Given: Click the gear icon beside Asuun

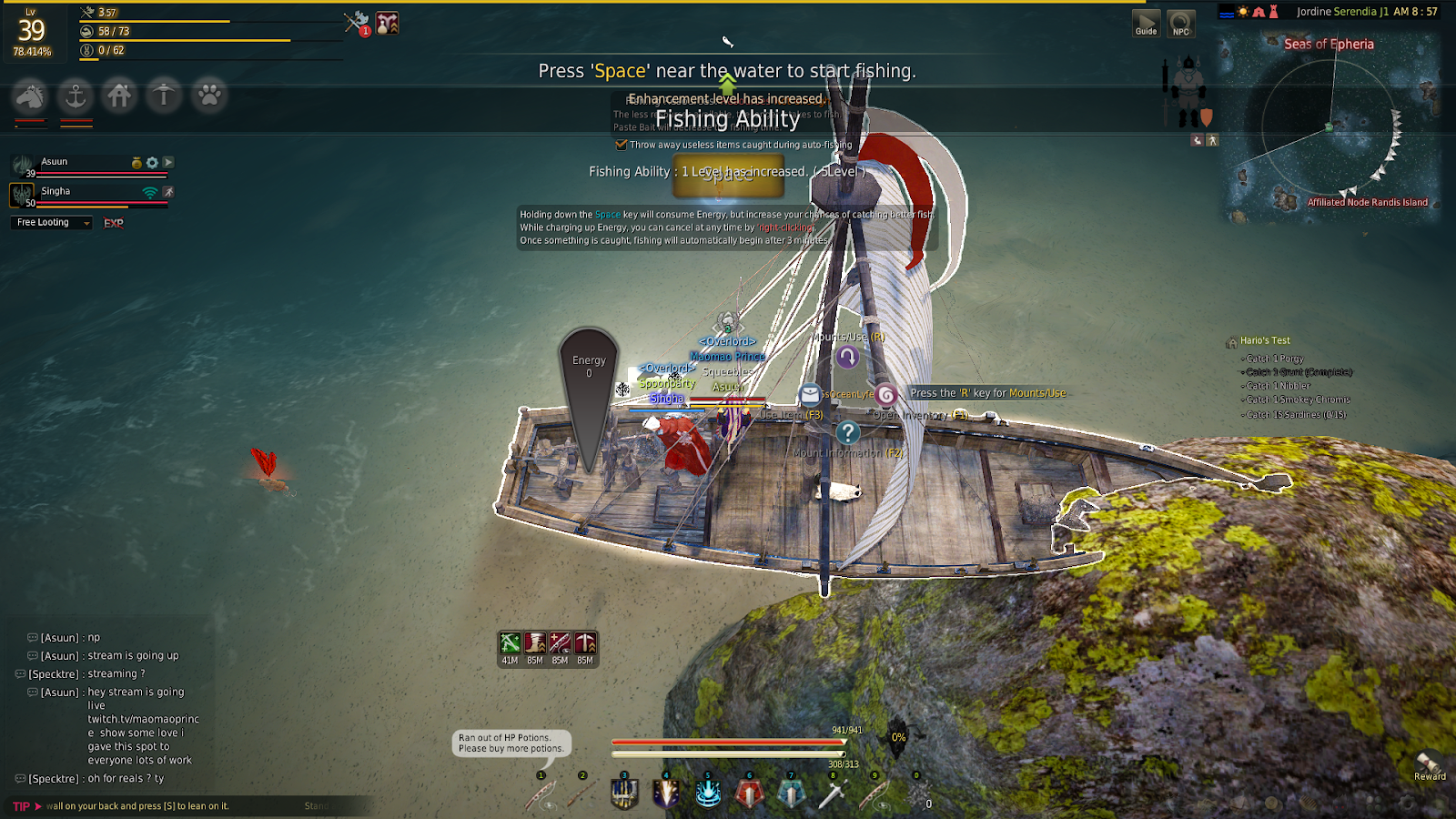Looking at the screenshot, I should pyautogui.click(x=152, y=163).
